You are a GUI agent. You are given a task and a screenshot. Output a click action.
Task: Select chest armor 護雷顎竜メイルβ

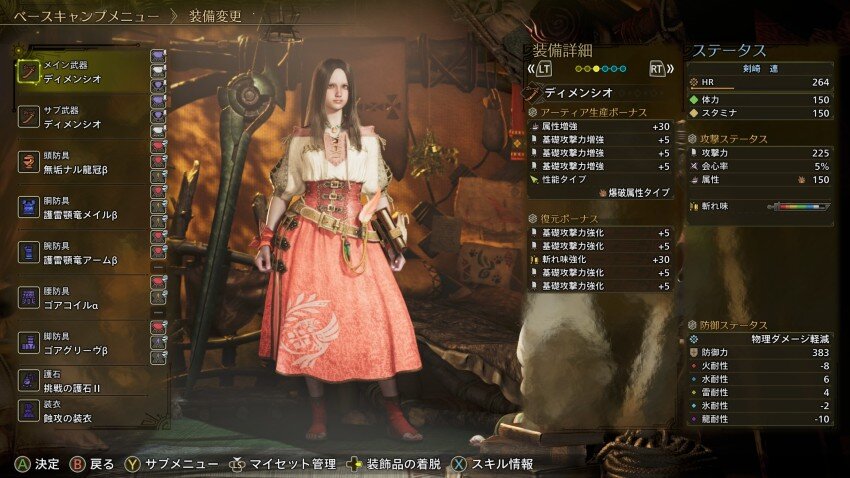(85, 209)
